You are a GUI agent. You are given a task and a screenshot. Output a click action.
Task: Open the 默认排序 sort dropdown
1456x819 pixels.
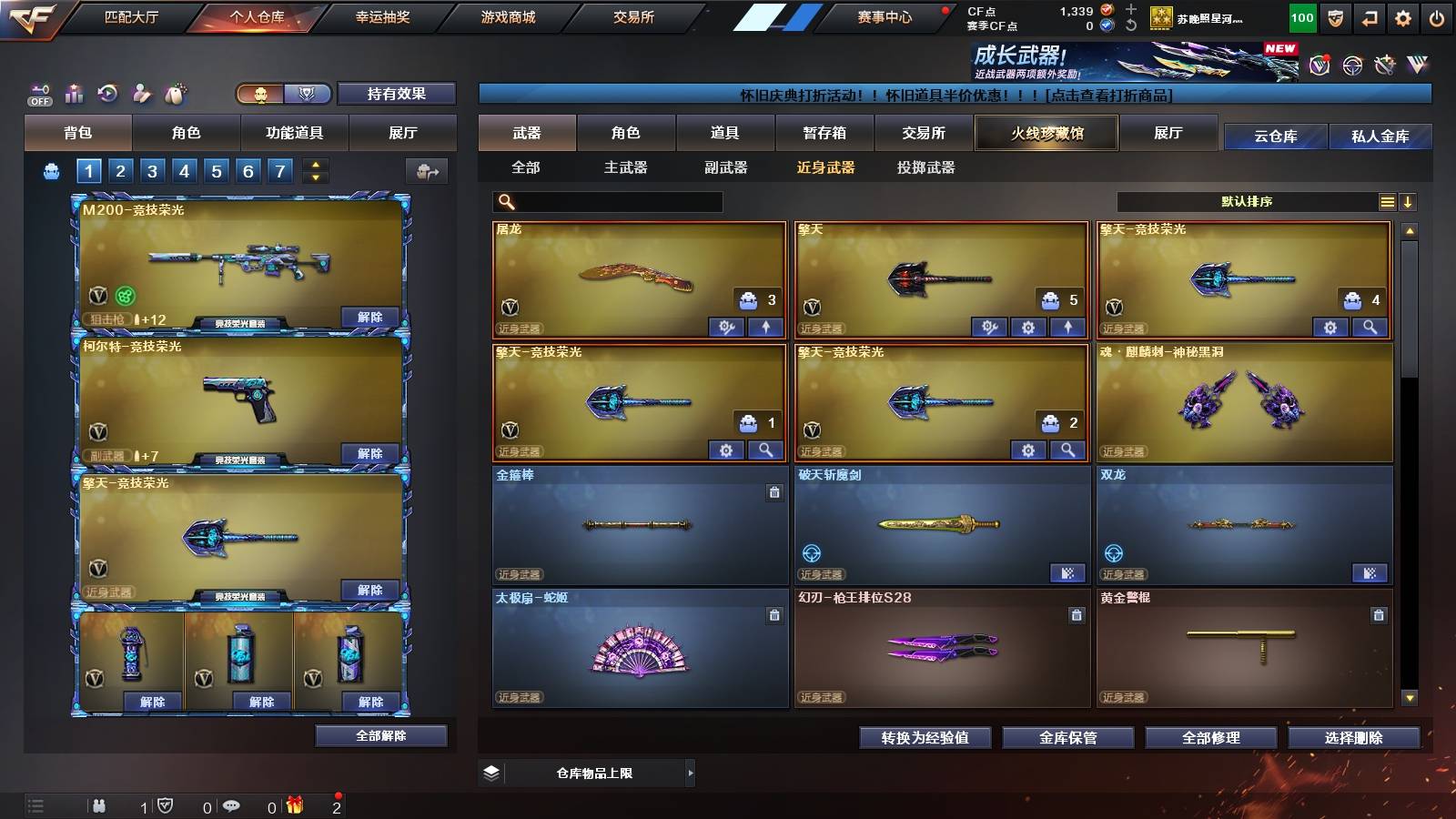[x=1247, y=202]
